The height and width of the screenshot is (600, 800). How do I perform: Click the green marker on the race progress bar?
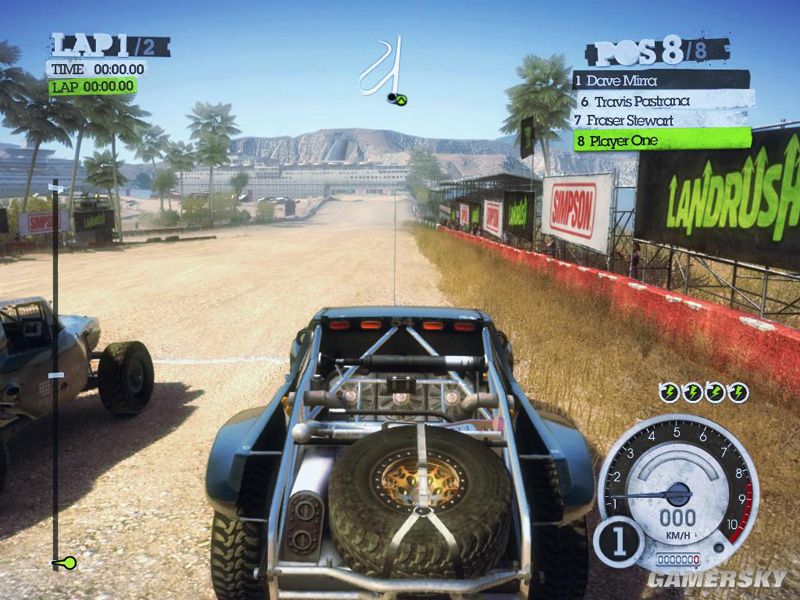coord(66,563)
